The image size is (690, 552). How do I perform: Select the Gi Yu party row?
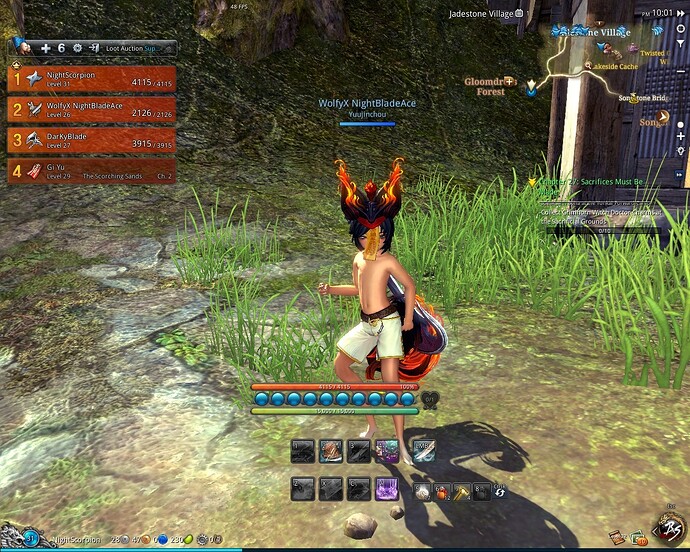[x=91, y=171]
